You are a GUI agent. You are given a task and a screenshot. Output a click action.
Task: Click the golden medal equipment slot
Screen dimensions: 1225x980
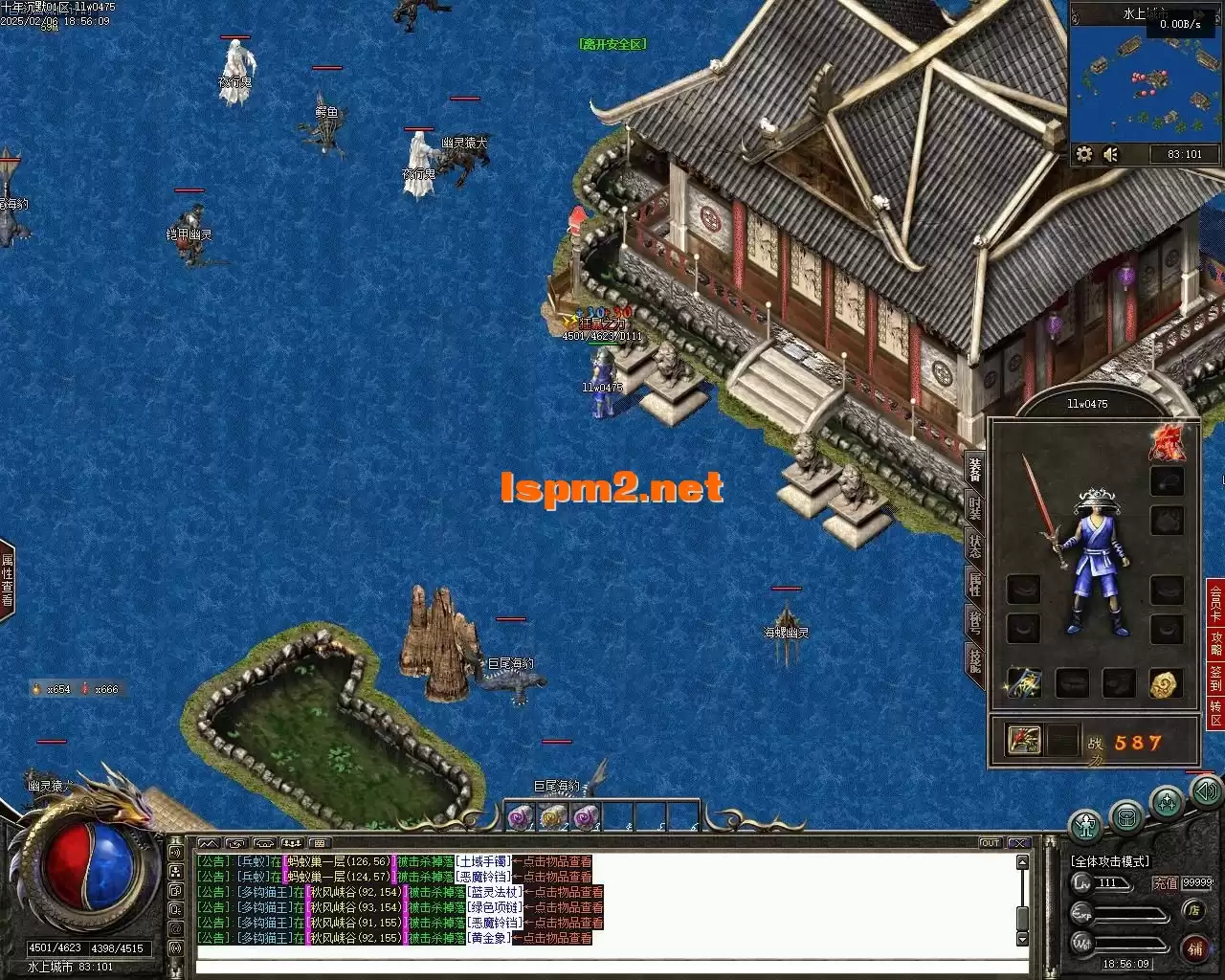[x=1166, y=683]
